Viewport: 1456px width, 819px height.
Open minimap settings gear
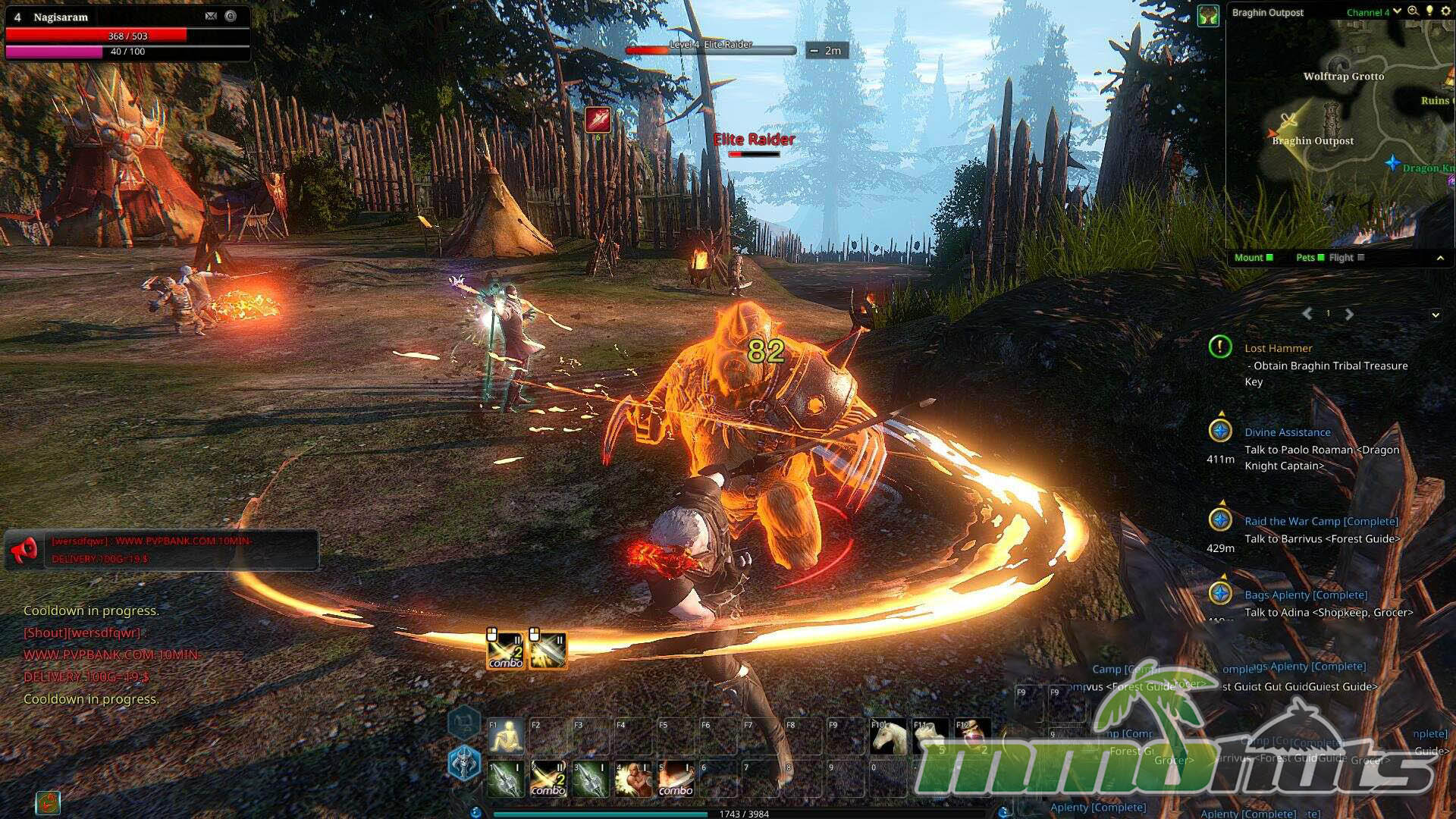coord(1445,11)
